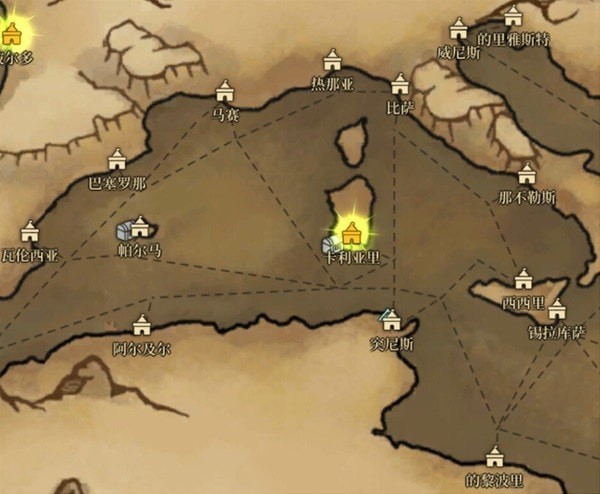The image size is (600, 494).
Task: Click the Naples (那不勒斯) port marker
Action: click(x=527, y=173)
